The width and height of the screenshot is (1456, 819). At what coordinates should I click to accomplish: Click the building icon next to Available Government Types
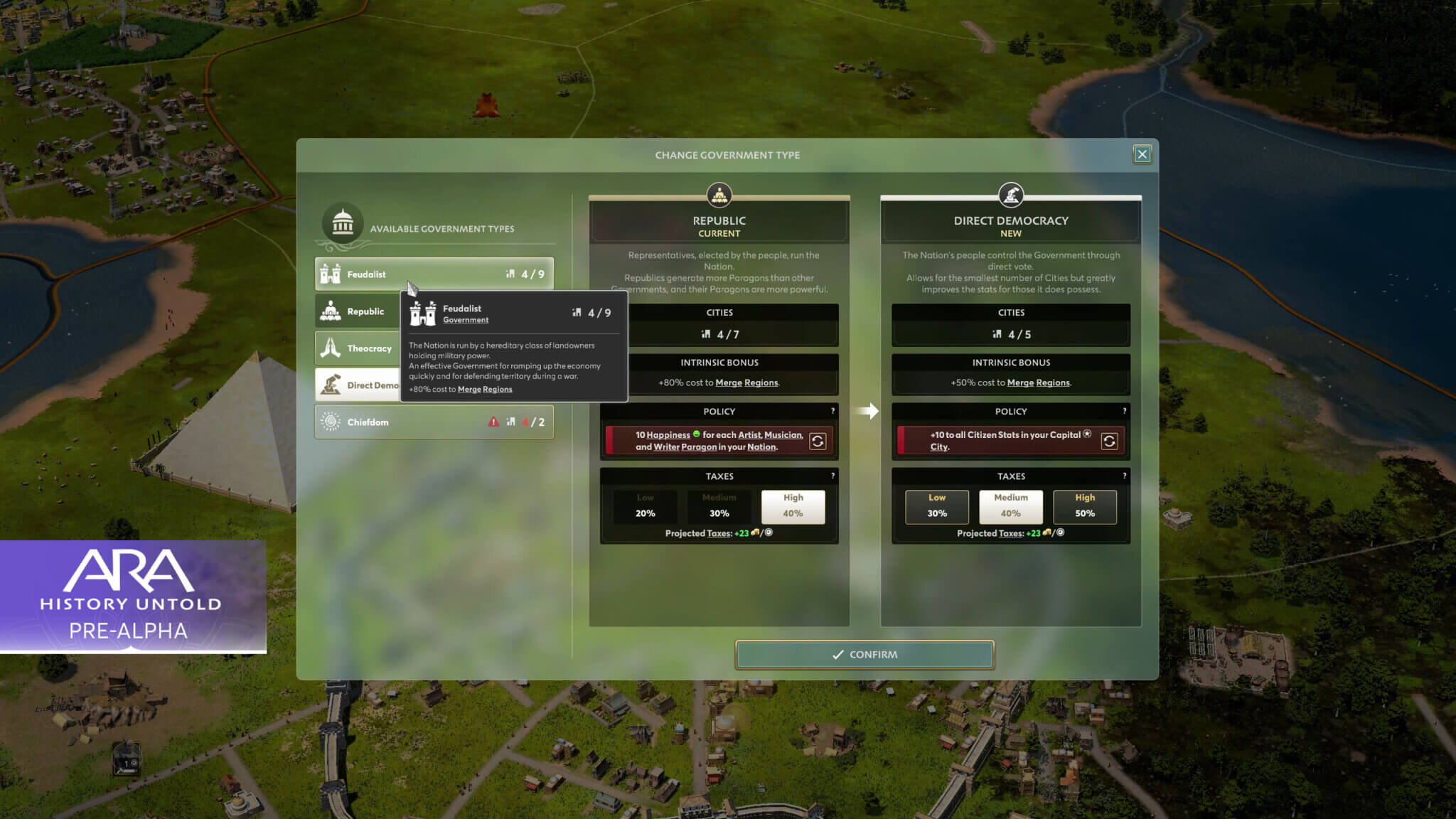point(341,222)
